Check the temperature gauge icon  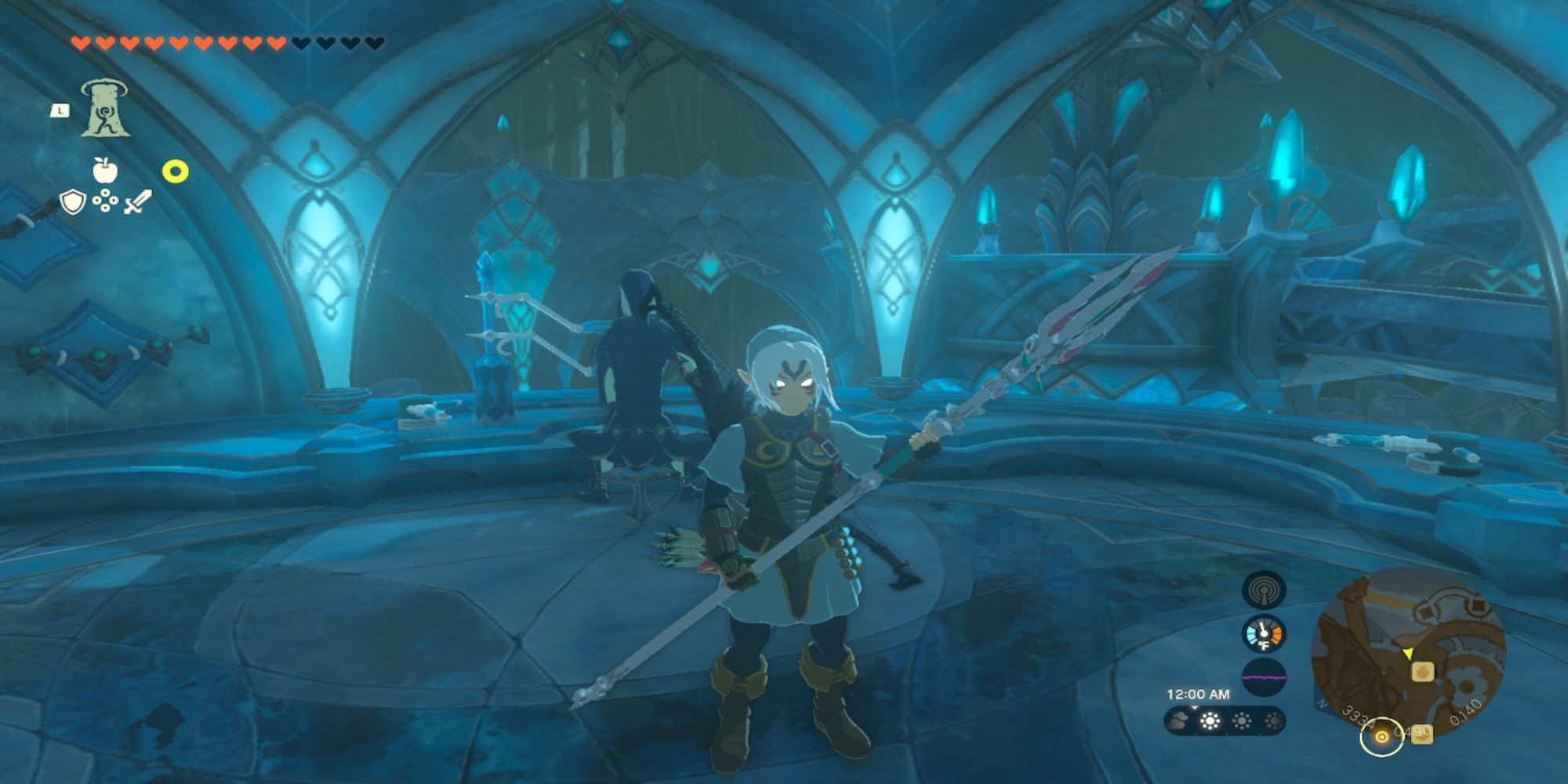(x=1263, y=633)
